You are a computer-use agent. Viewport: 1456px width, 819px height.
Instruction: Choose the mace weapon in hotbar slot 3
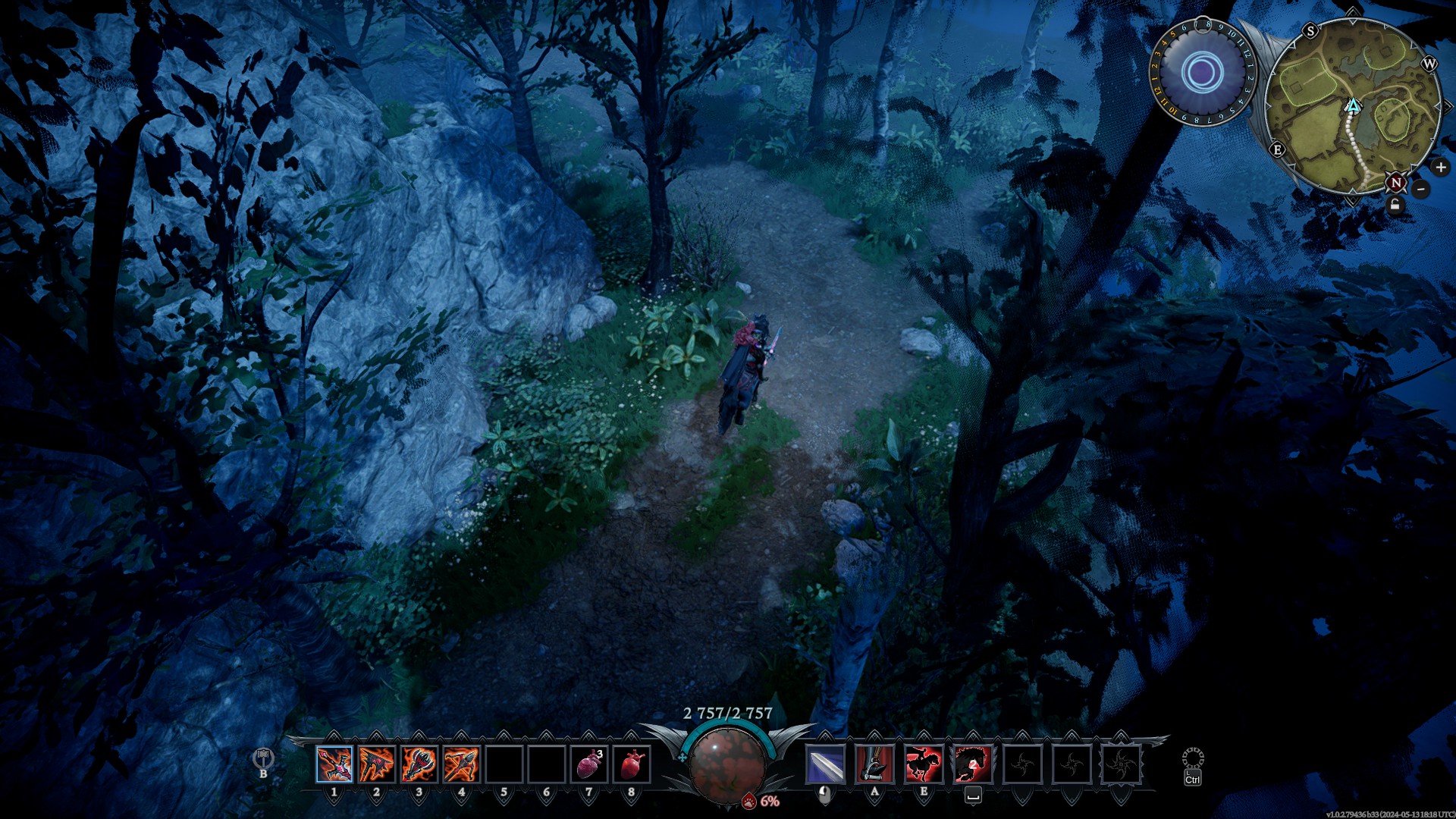click(x=419, y=764)
